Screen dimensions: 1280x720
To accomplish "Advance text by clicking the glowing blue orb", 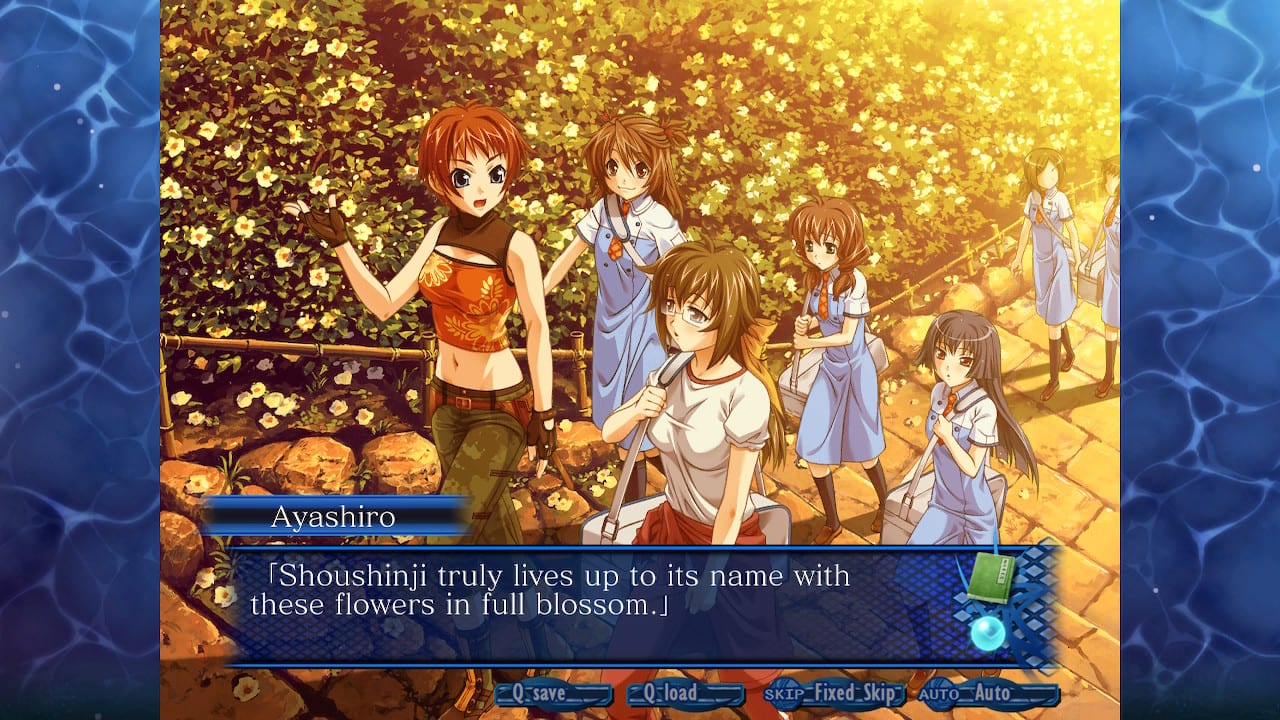I will click(x=988, y=633).
